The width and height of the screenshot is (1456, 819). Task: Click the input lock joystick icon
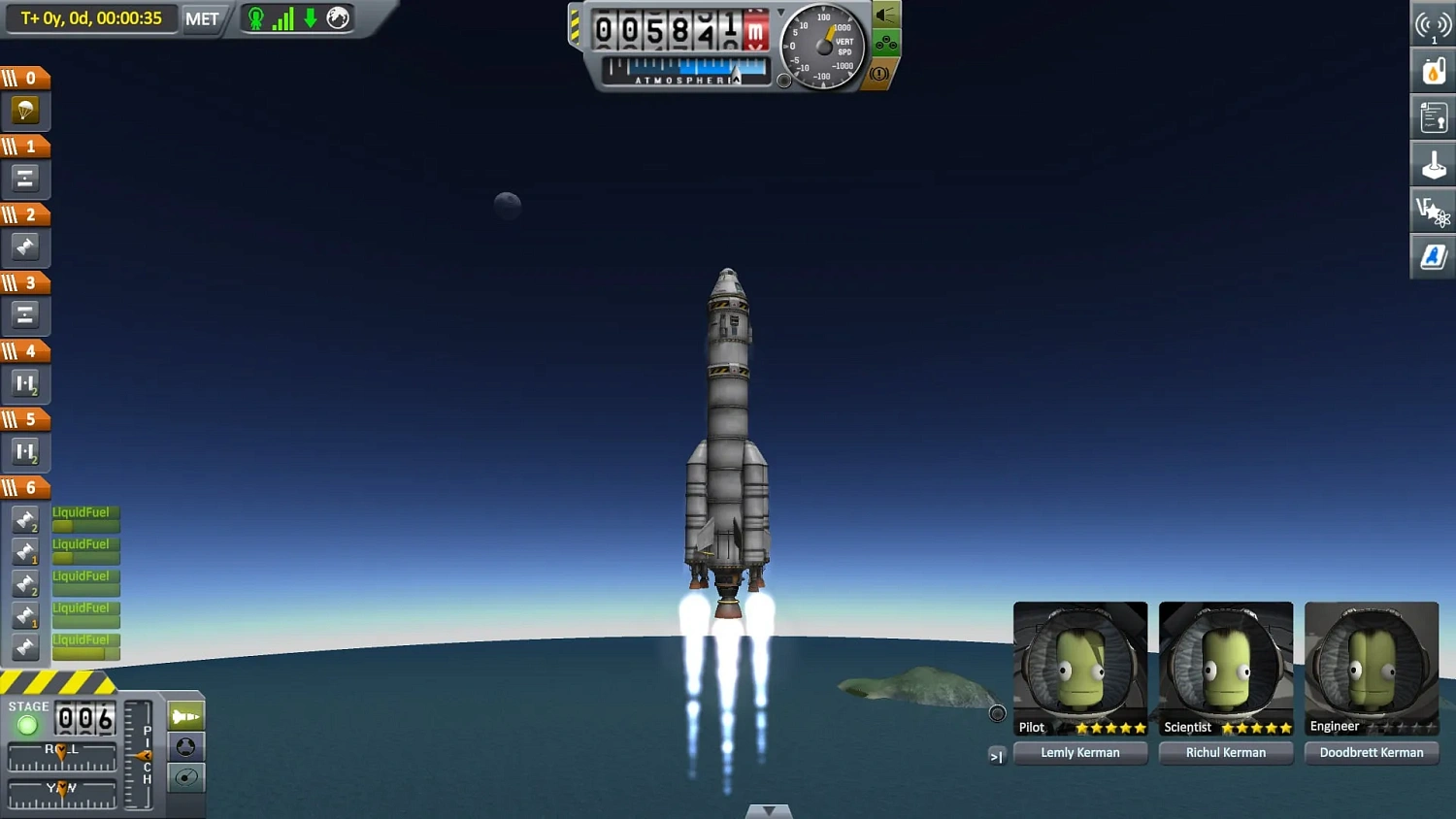pos(1433,163)
